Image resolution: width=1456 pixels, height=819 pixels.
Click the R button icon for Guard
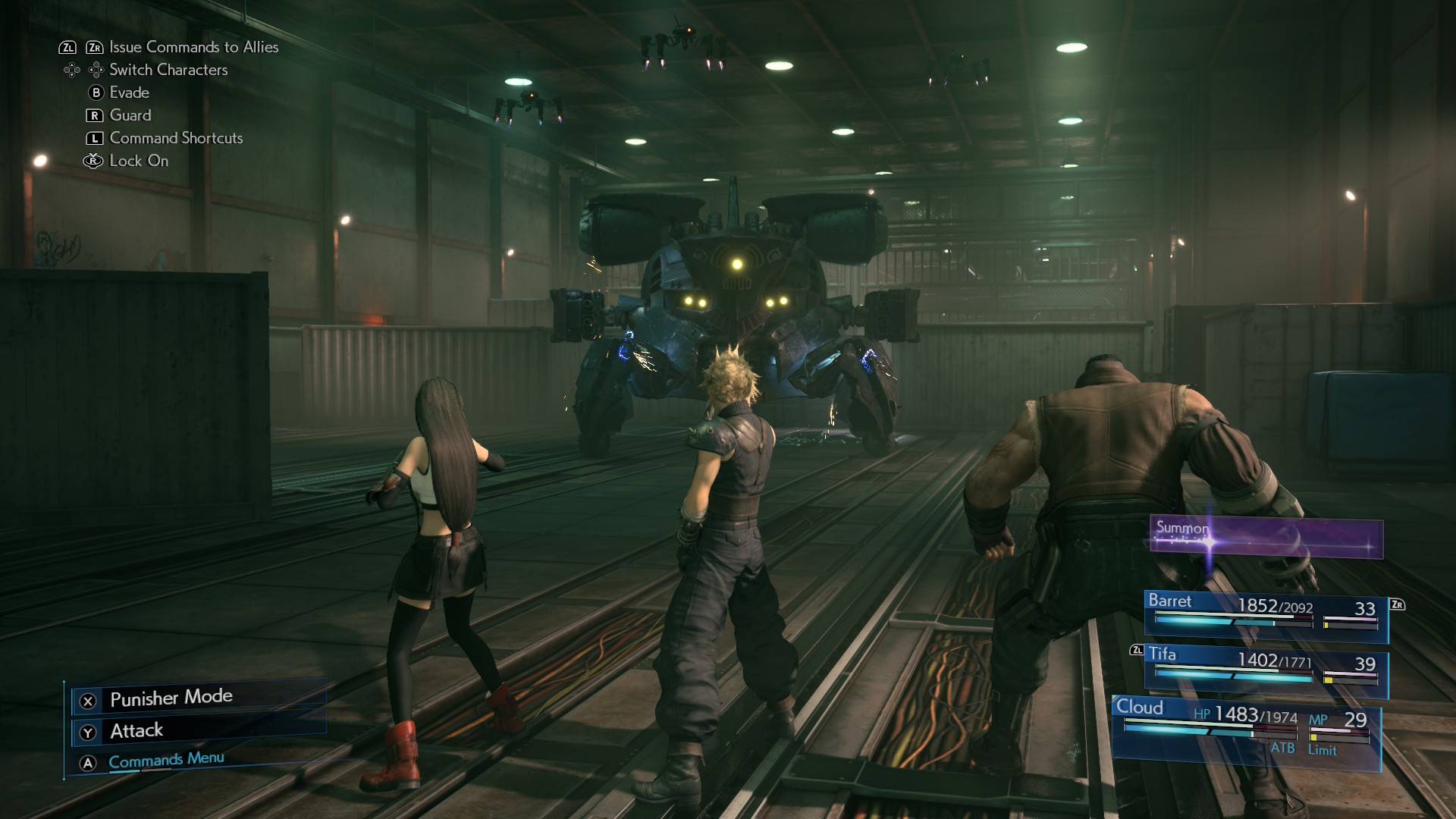(94, 115)
